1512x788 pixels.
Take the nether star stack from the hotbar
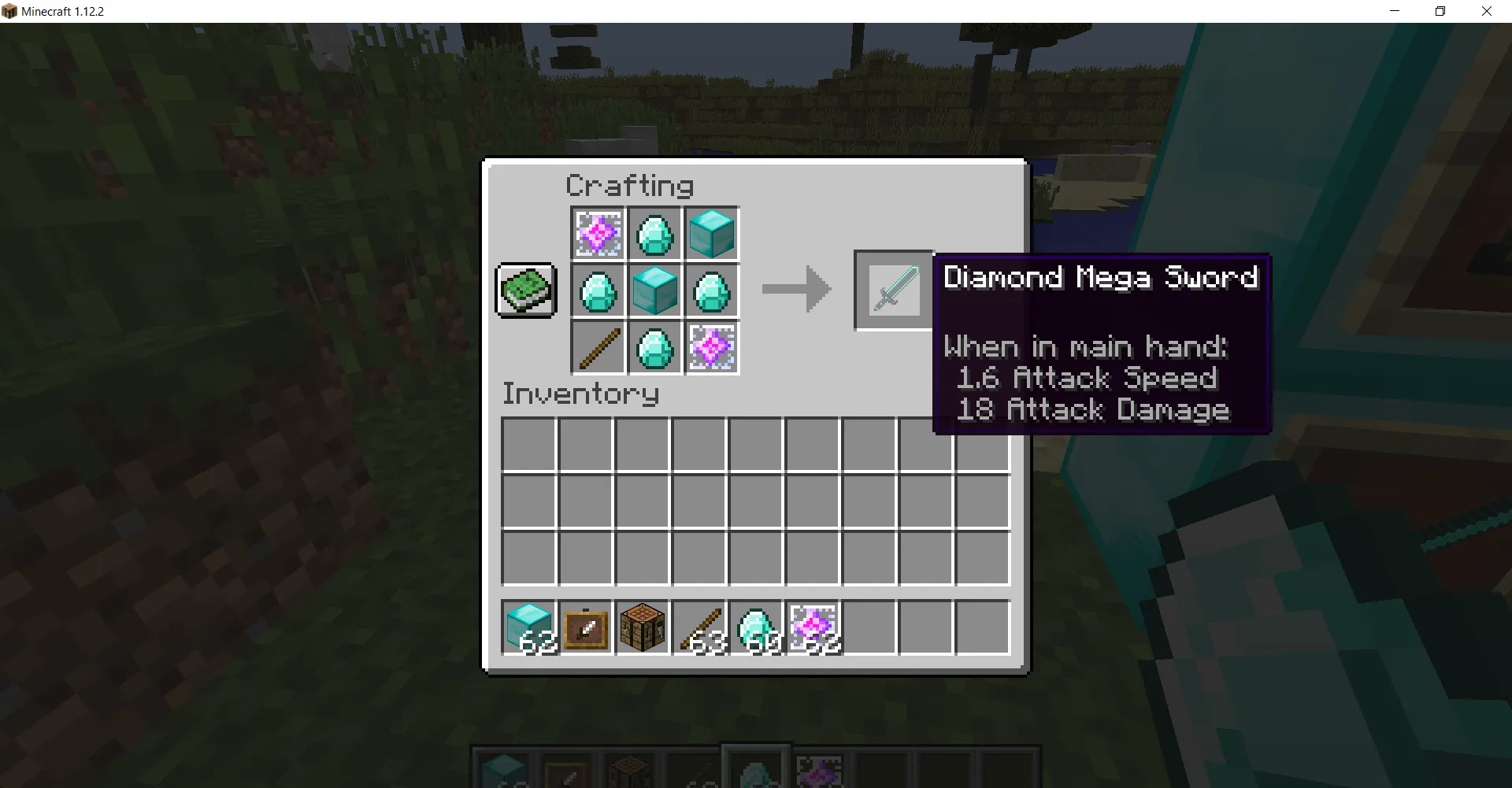point(813,627)
